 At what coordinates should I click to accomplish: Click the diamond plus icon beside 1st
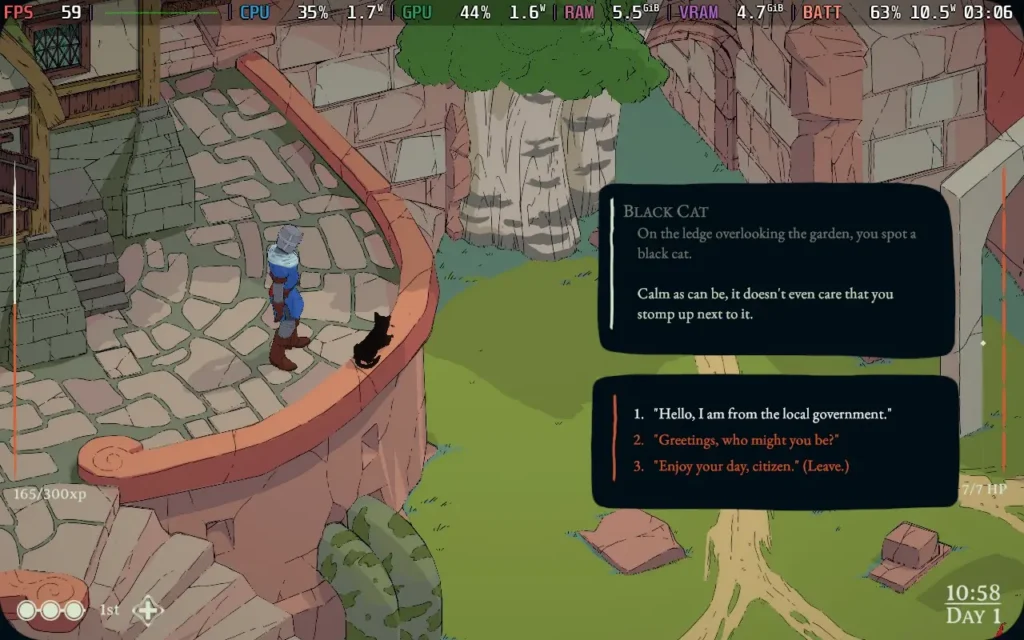pyautogui.click(x=148, y=609)
